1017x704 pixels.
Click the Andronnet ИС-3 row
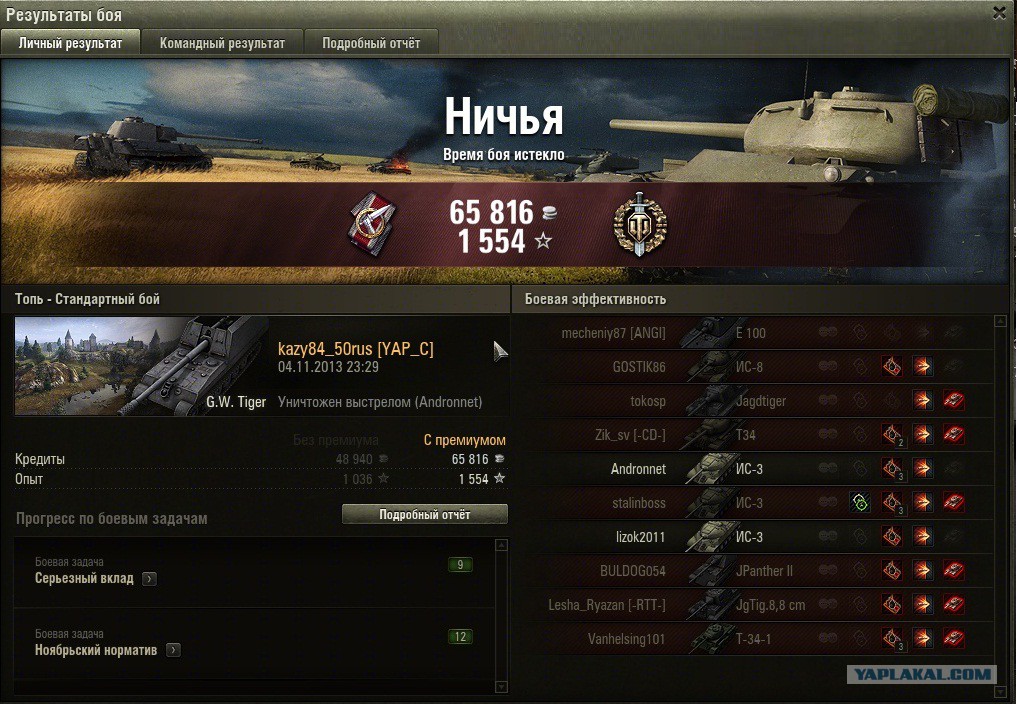point(750,469)
